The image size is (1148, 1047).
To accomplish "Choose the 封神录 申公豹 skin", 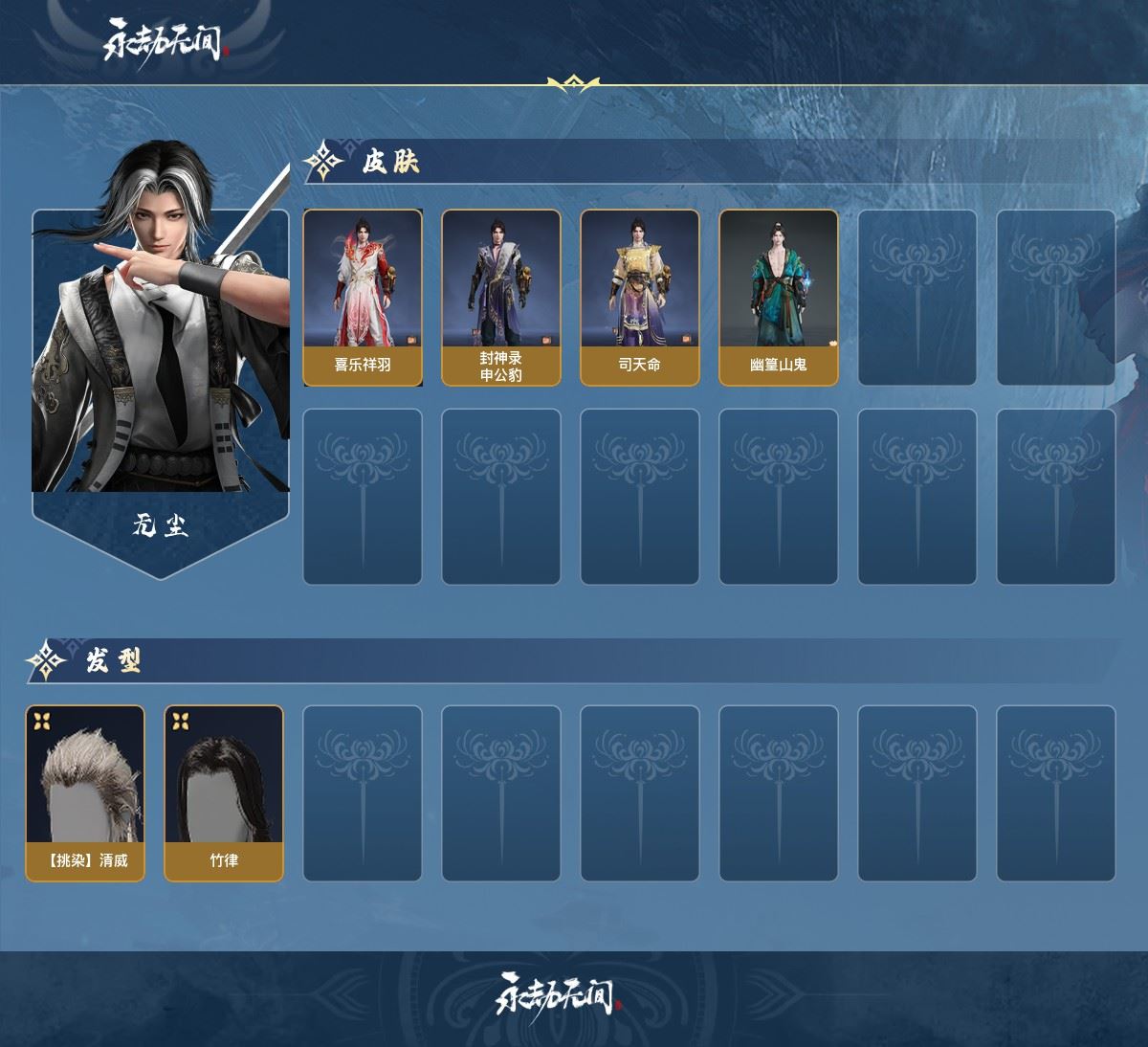I will pyautogui.click(x=500, y=298).
